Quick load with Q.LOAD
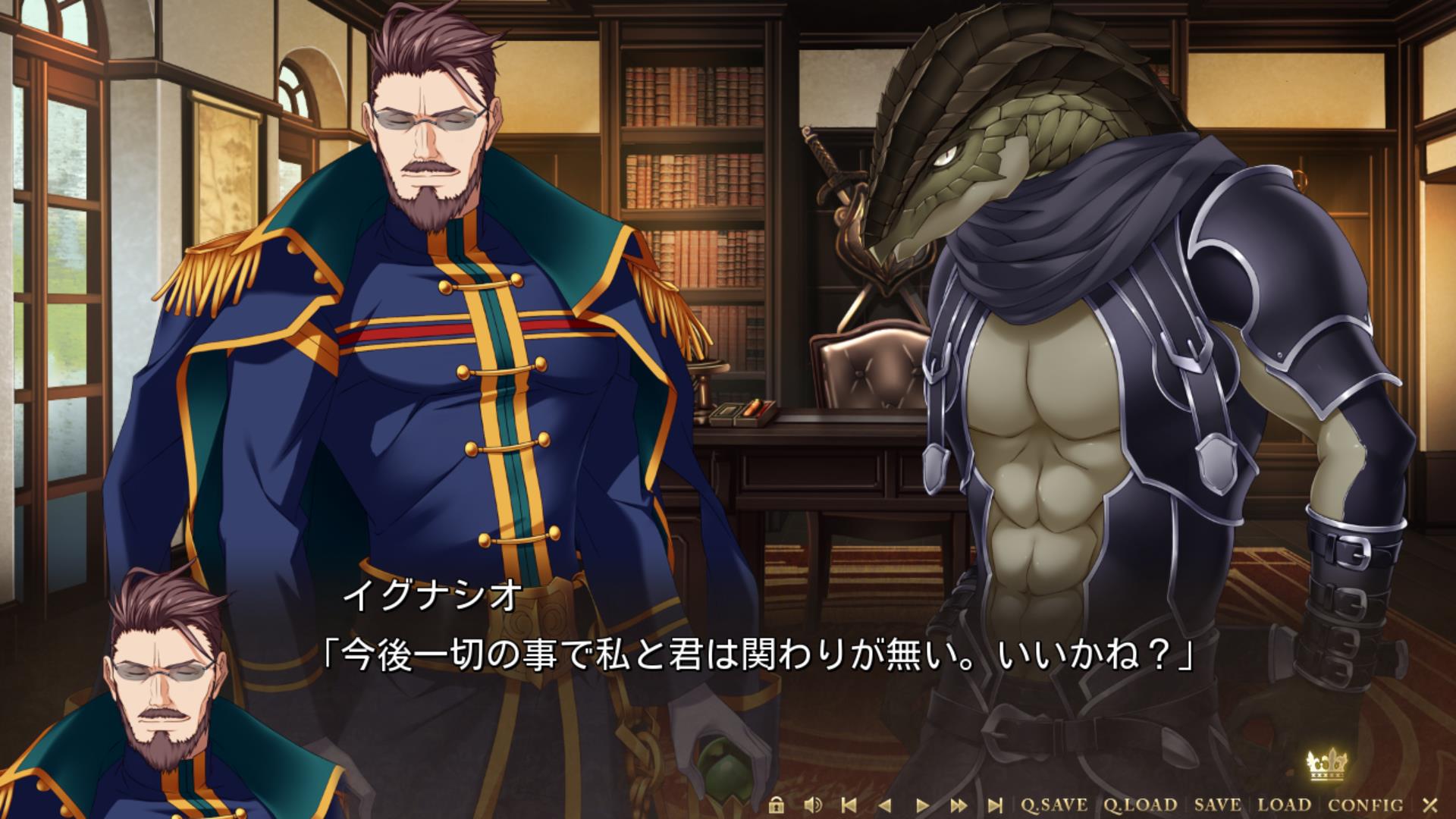The image size is (1456, 819). pyautogui.click(x=1140, y=805)
